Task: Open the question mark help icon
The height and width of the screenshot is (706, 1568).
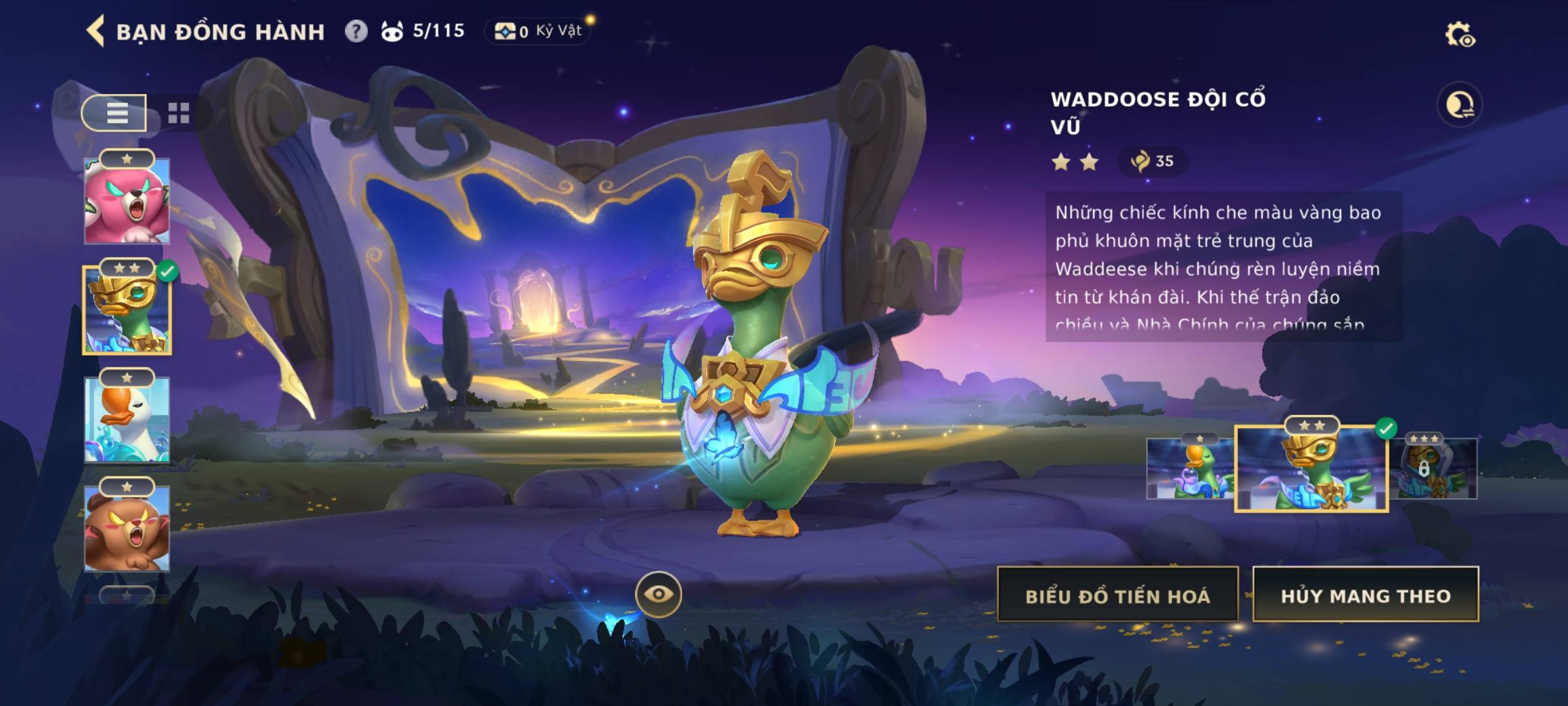Action: (356, 31)
